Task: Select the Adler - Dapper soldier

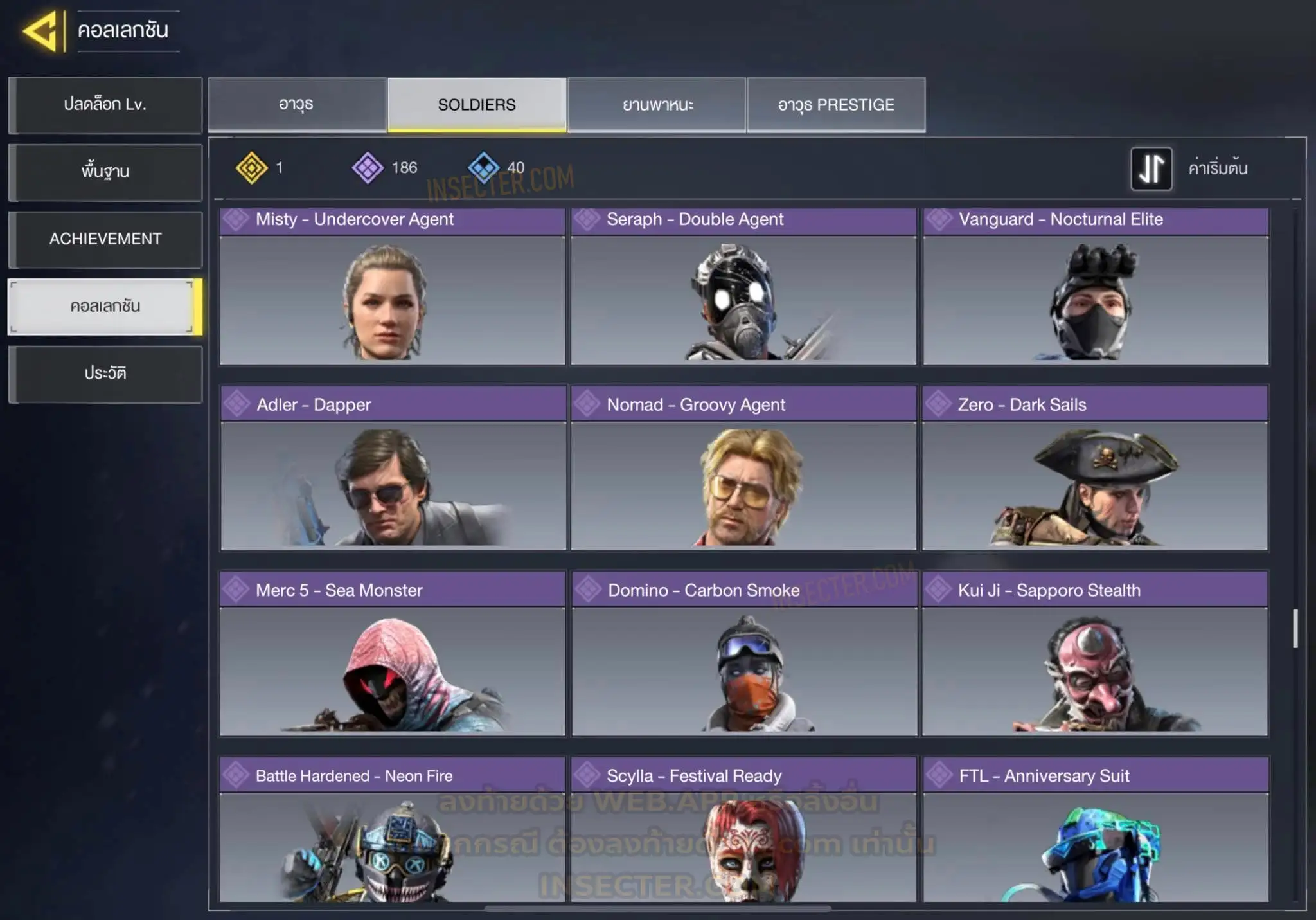Action: click(393, 469)
